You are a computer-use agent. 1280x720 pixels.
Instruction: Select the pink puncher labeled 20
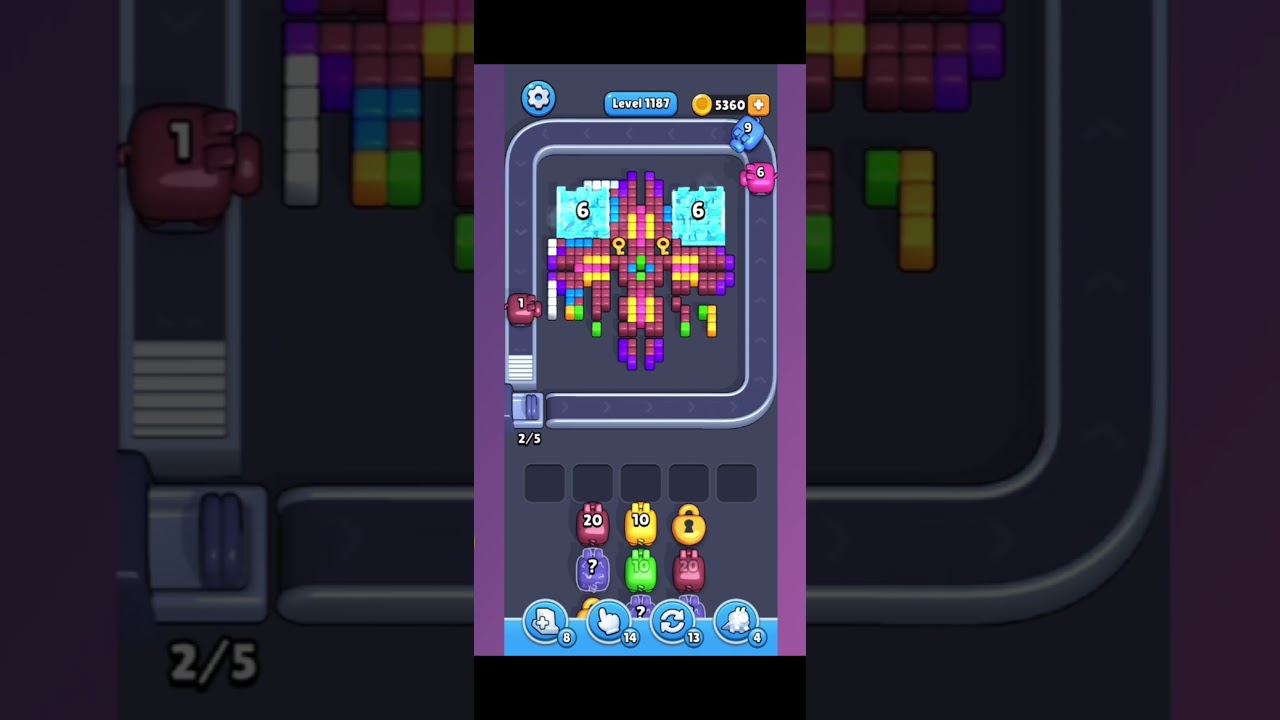coord(592,523)
